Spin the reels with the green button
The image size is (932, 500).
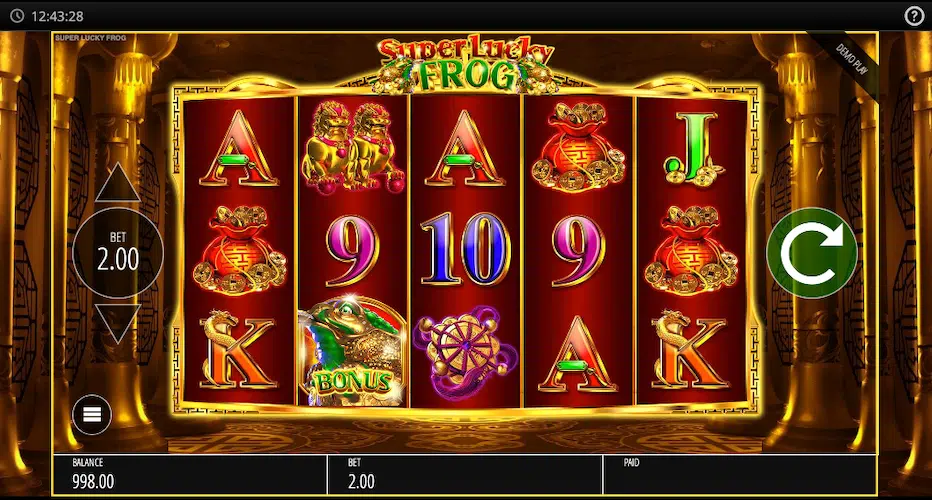pos(812,253)
